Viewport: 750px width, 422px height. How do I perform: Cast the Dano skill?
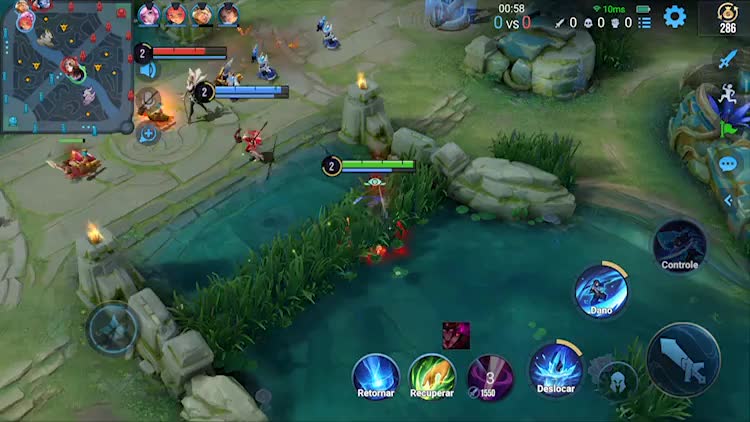pos(601,291)
